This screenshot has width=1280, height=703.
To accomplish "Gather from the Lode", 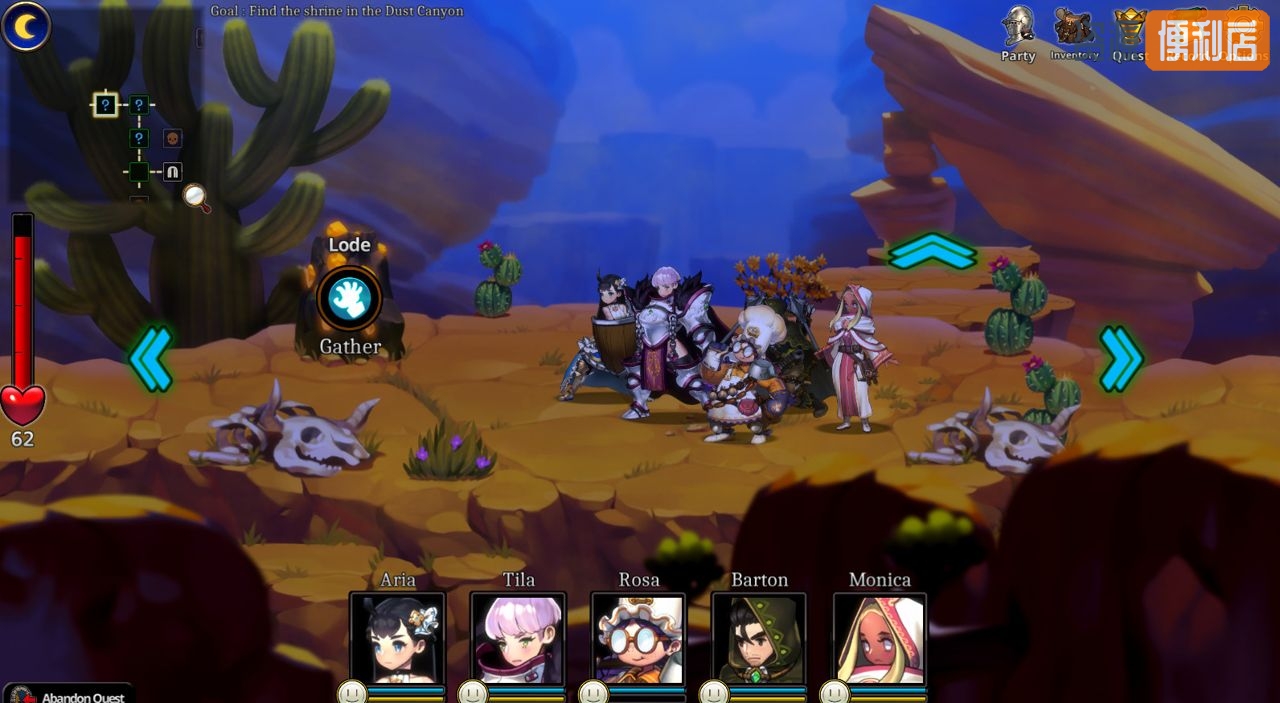I will tap(349, 297).
